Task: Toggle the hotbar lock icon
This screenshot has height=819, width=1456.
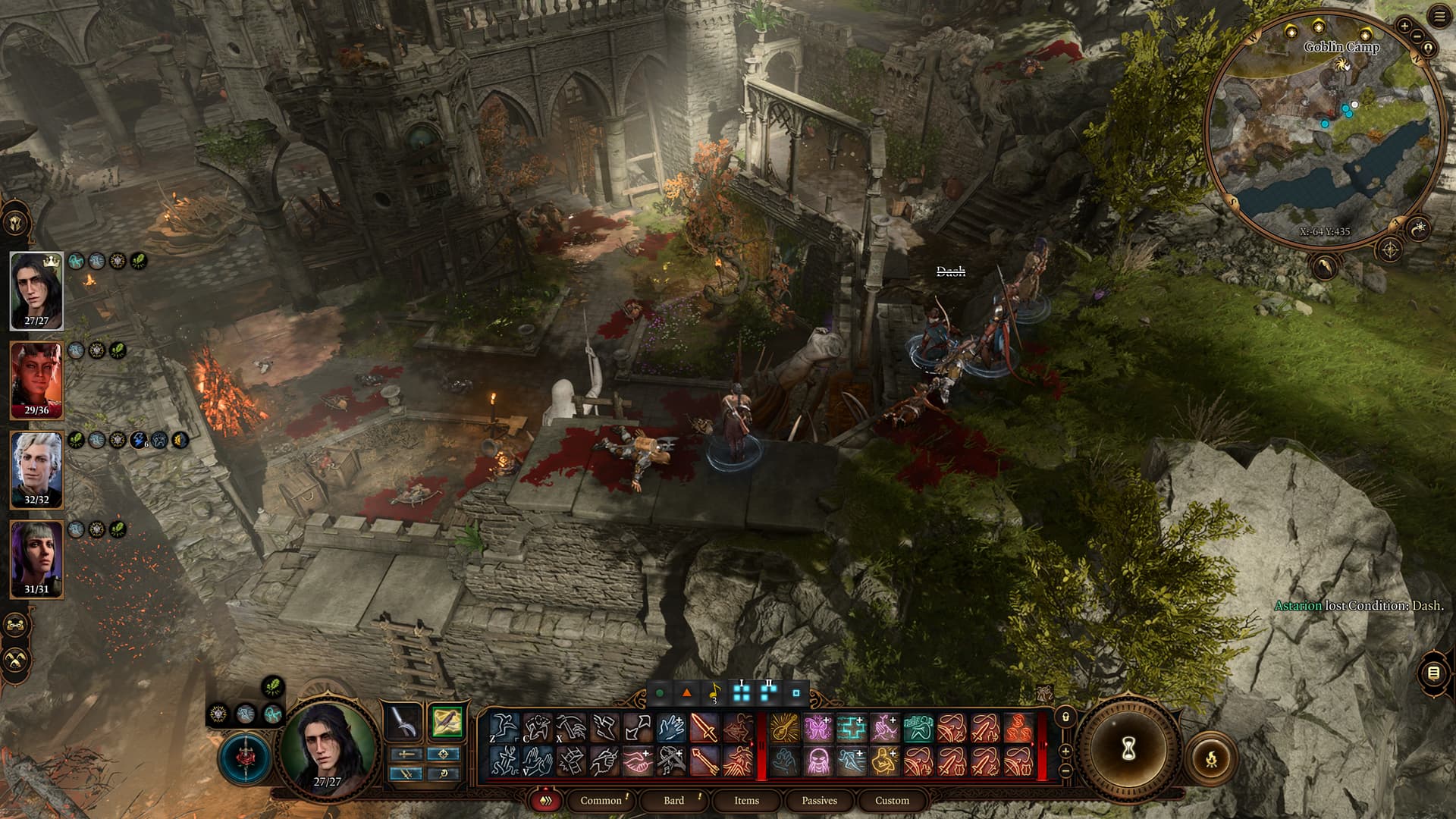Action: coord(1065,717)
